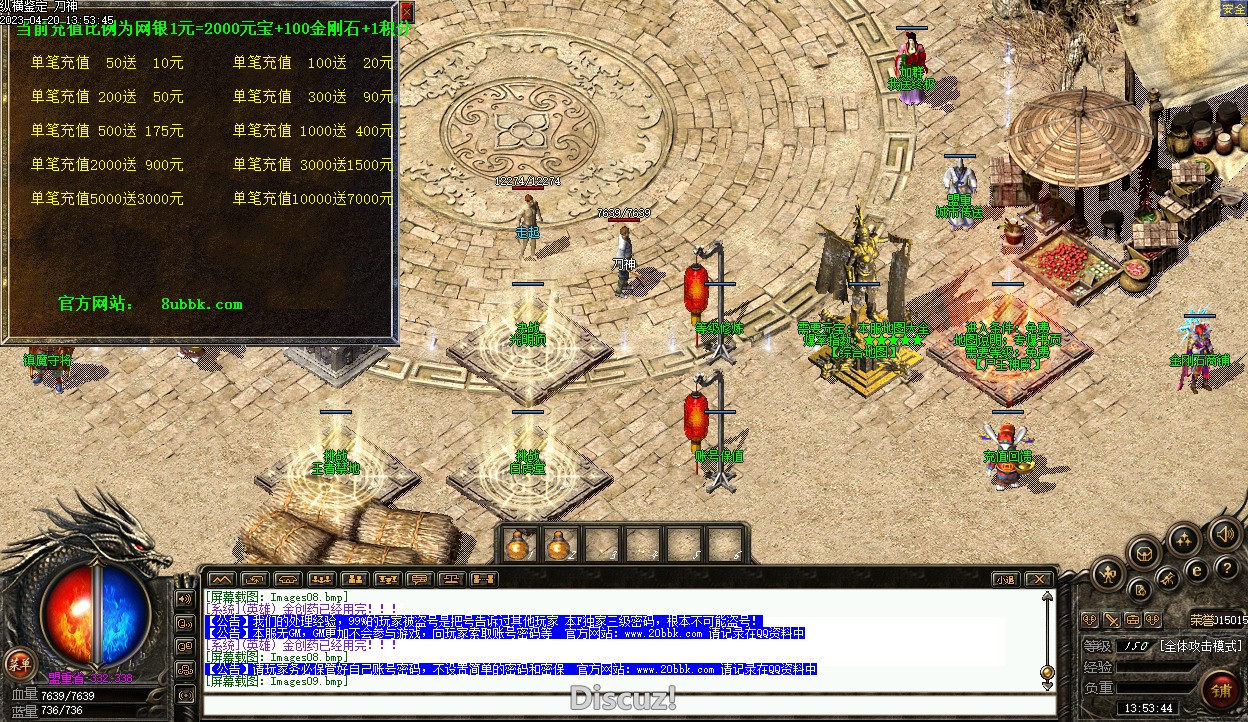Click the round 'e' button
Screen dimensions: 1248x722
click(x=1196, y=571)
